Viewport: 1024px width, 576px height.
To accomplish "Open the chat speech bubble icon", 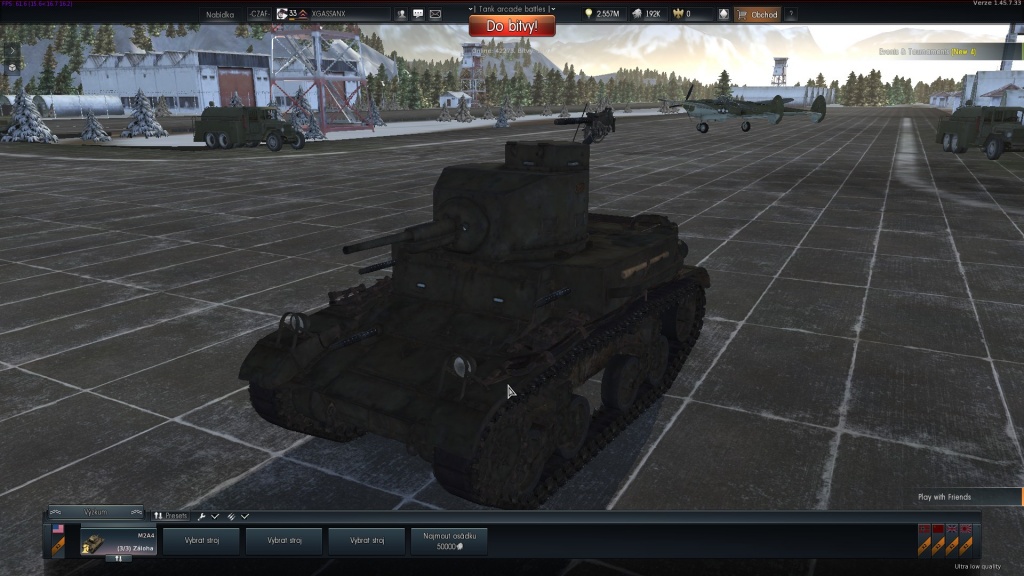I will click(418, 15).
